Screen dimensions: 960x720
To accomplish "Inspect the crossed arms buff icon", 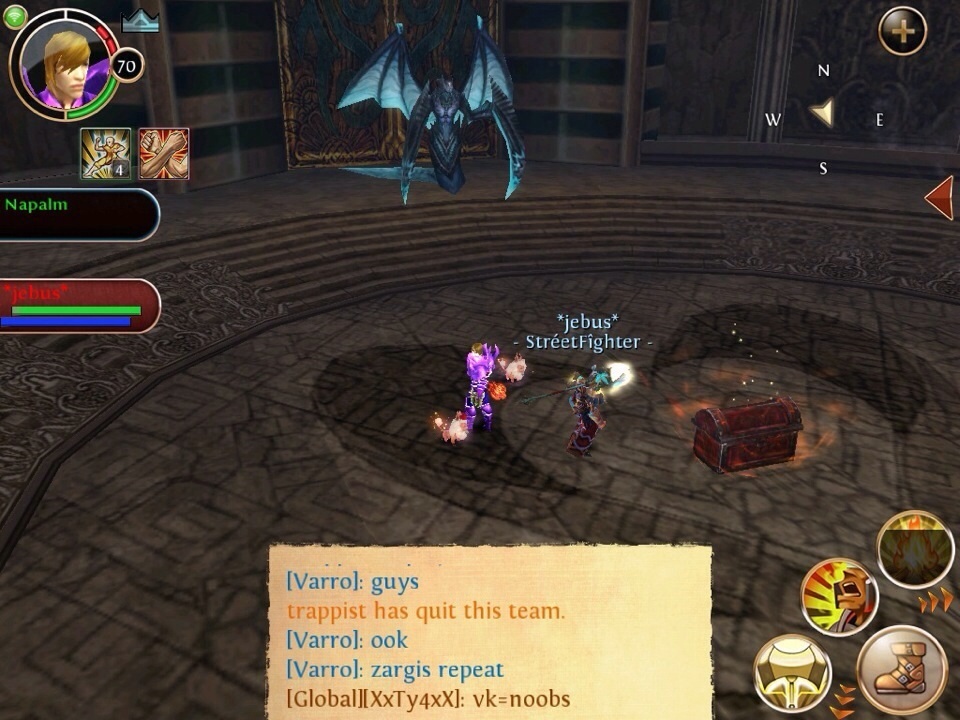I will point(164,154).
